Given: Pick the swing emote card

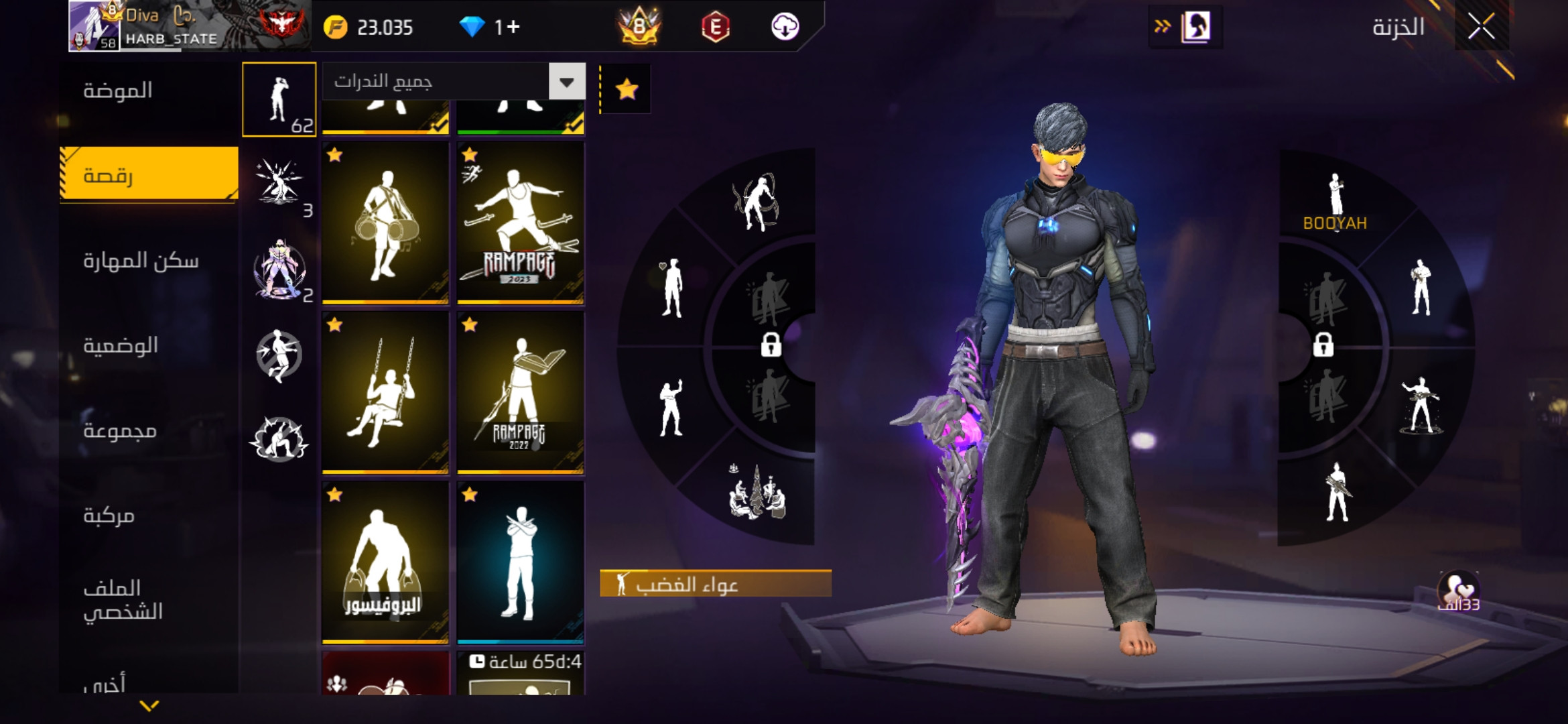Looking at the screenshot, I should 385,393.
